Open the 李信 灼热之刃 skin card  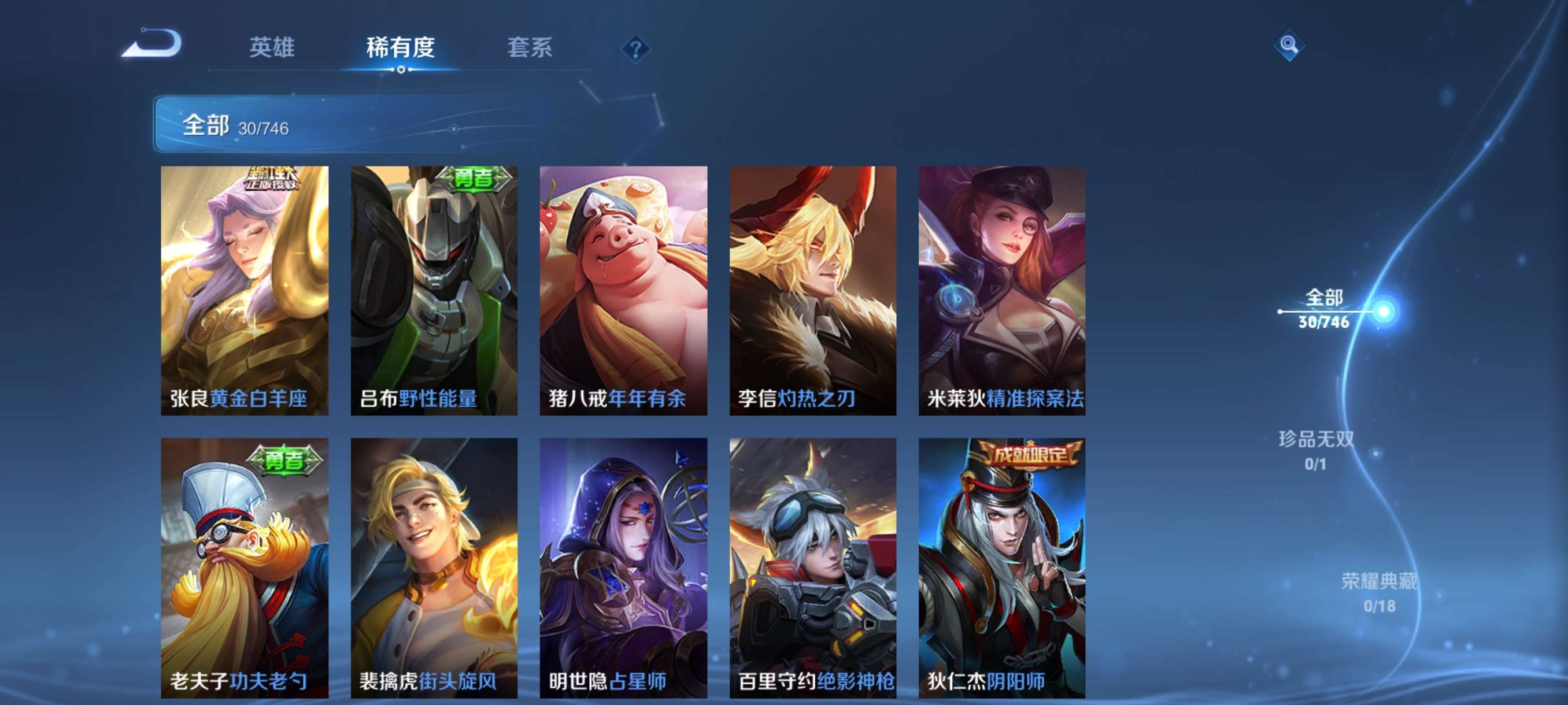coord(812,291)
